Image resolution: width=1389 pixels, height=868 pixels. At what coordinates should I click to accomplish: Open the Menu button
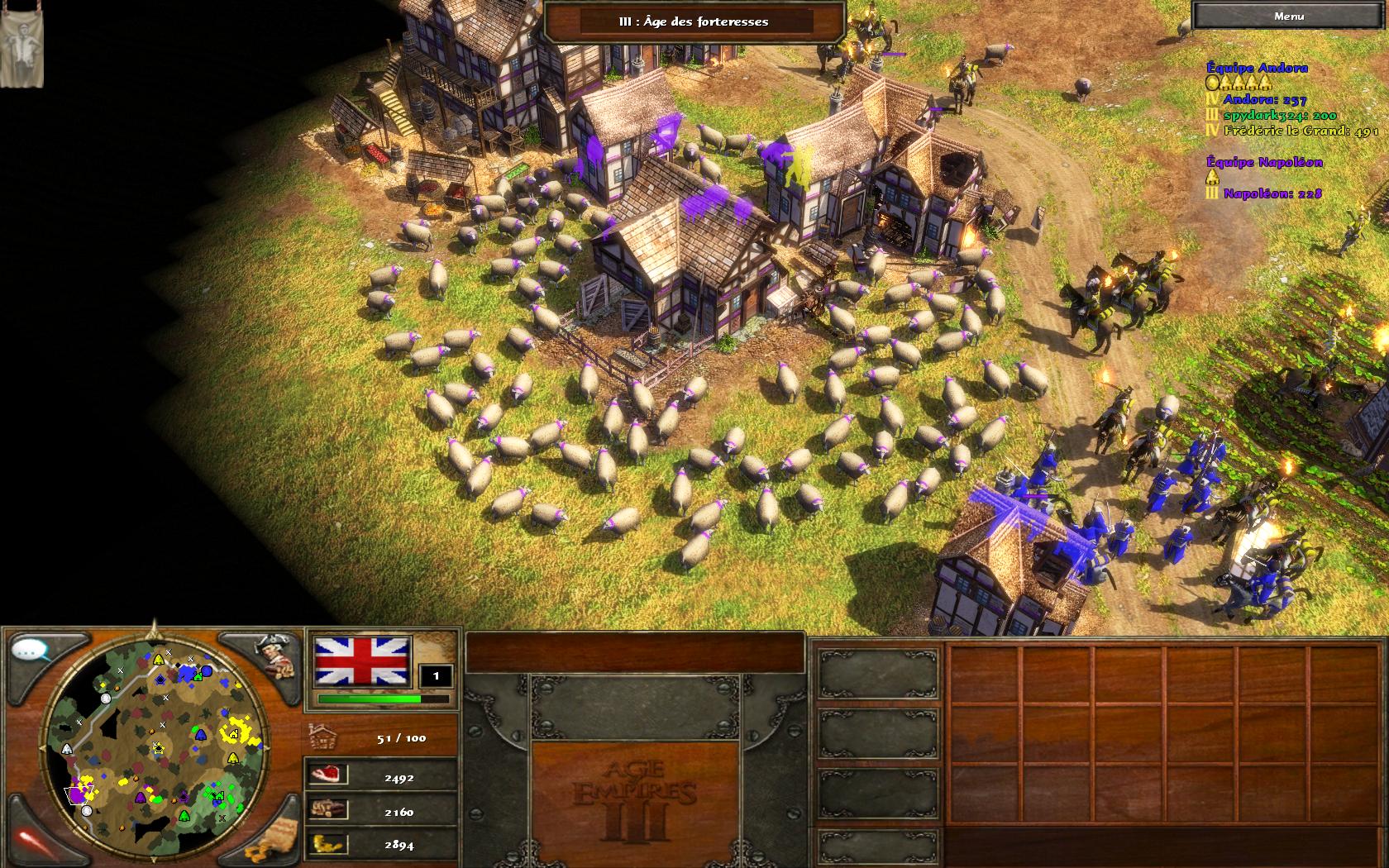pyautogui.click(x=1288, y=16)
